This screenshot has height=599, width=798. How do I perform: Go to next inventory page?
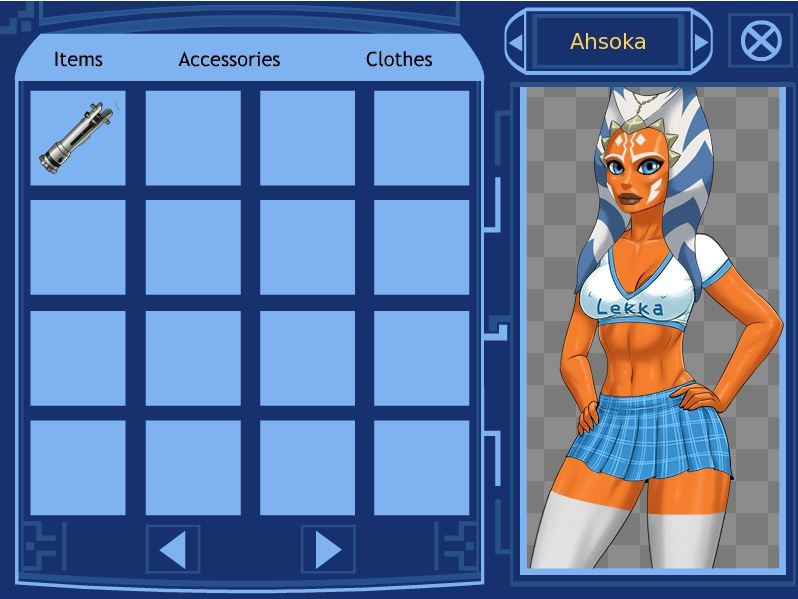click(328, 549)
